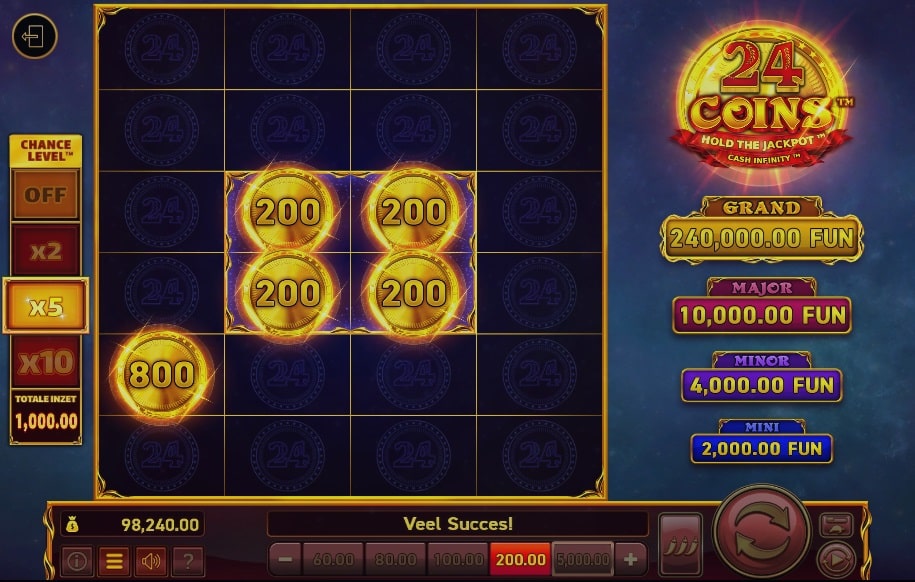915x582 pixels.
Task: Start autoplay with the small play button
Action: point(836,557)
